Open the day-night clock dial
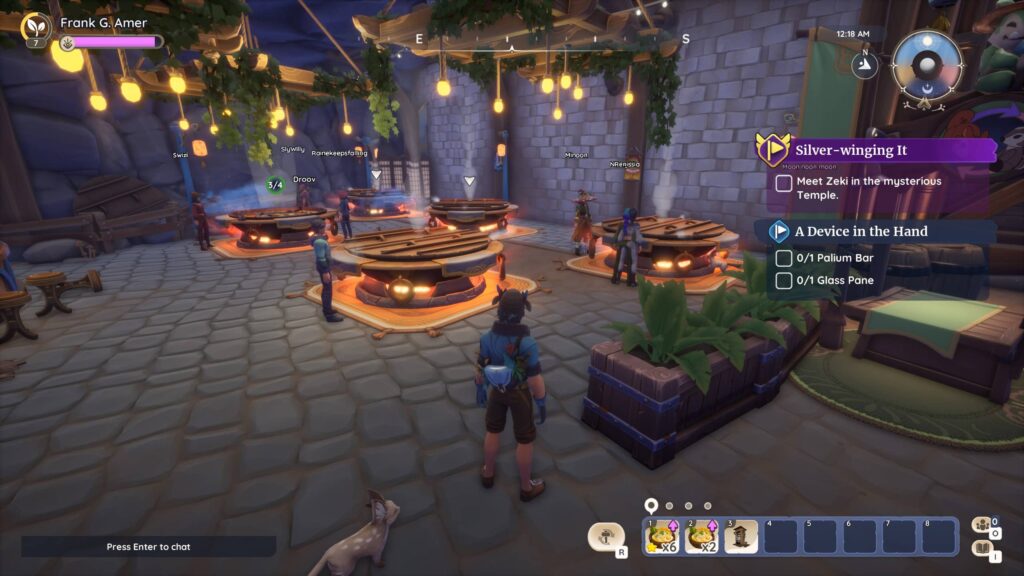 [x=927, y=63]
